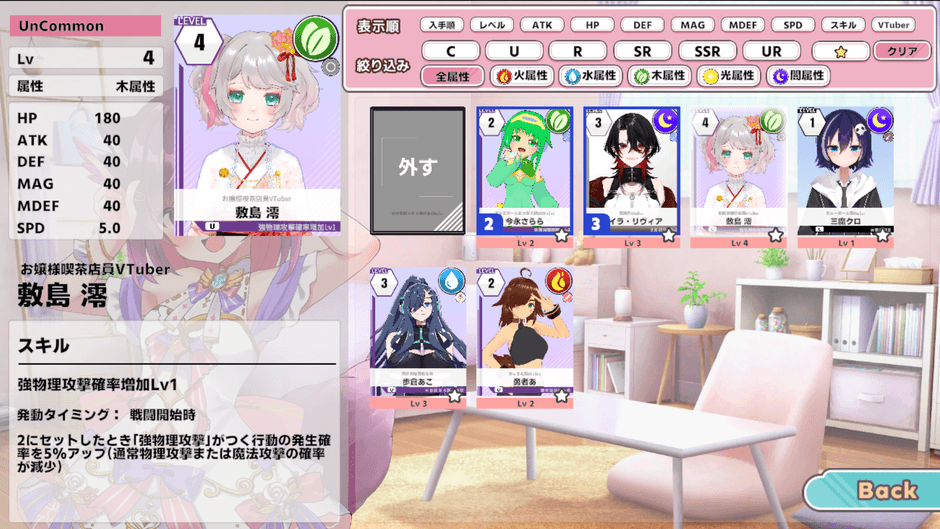Image resolution: width=940 pixels, height=529 pixels.
Task: Select the 外す (remove) card slot
Action: (418, 170)
